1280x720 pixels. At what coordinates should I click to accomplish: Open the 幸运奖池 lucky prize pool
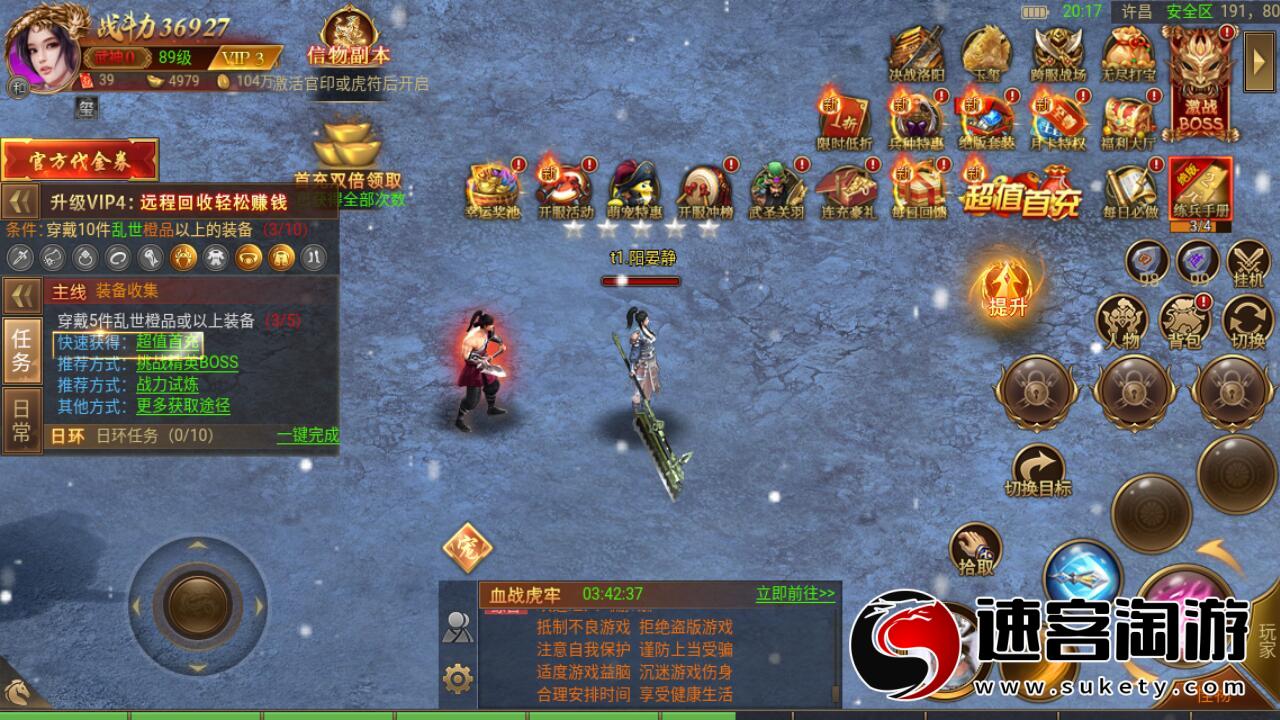[491, 190]
